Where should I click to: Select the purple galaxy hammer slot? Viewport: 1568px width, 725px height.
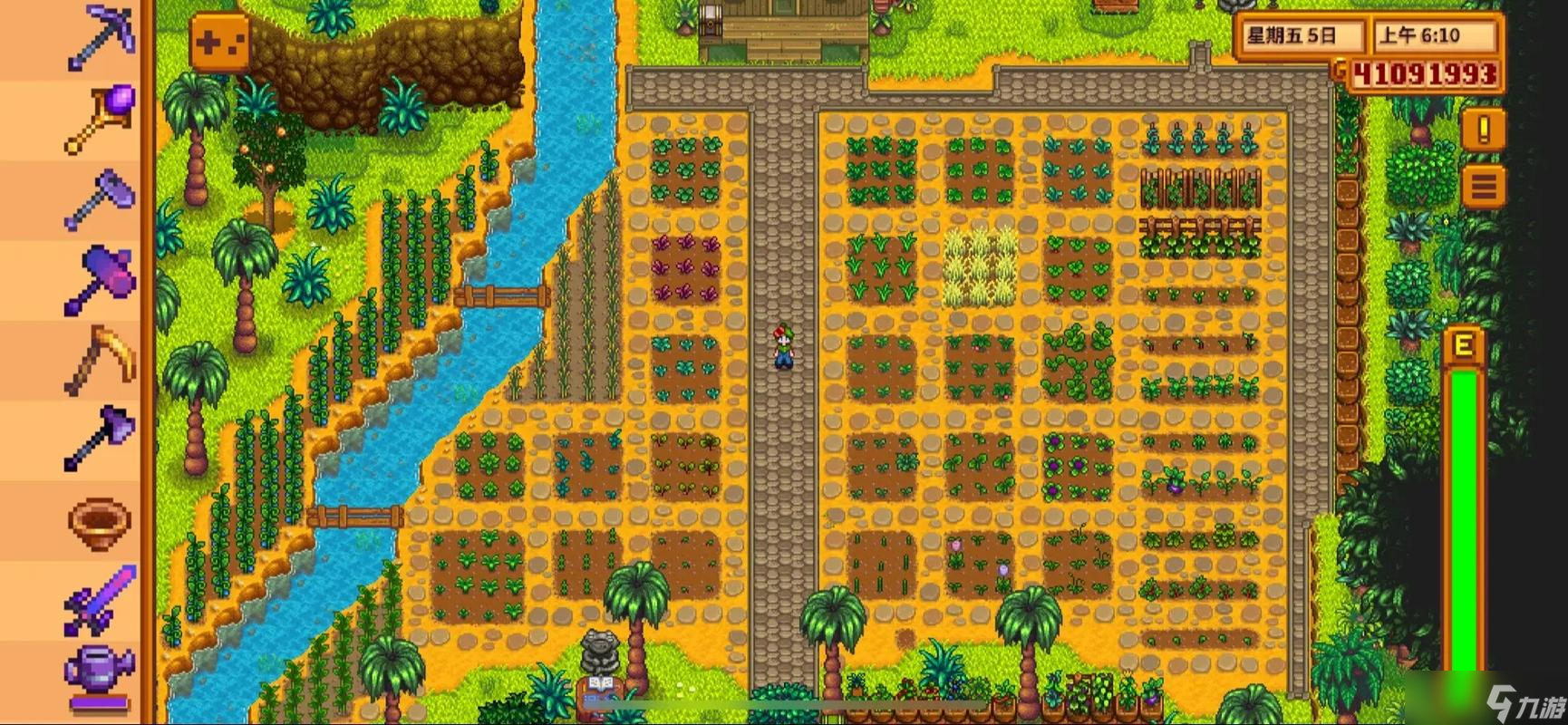coord(102,277)
